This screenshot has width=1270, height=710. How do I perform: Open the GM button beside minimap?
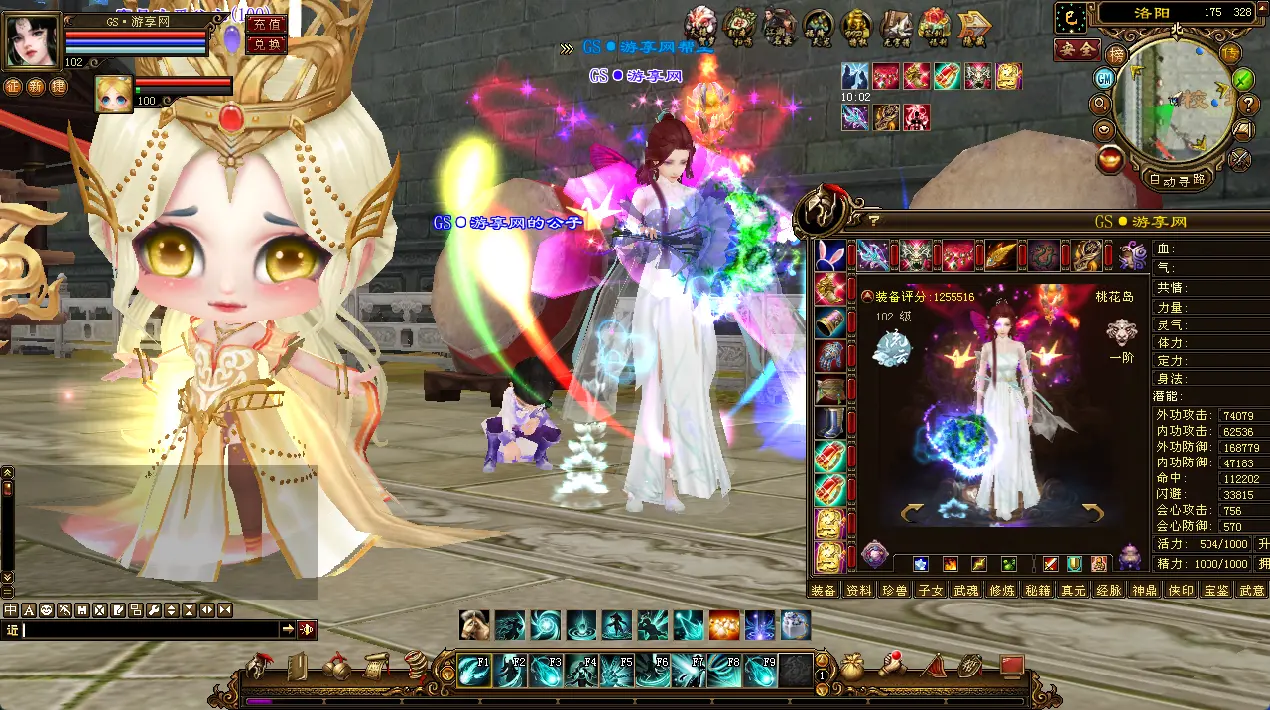1104,78
